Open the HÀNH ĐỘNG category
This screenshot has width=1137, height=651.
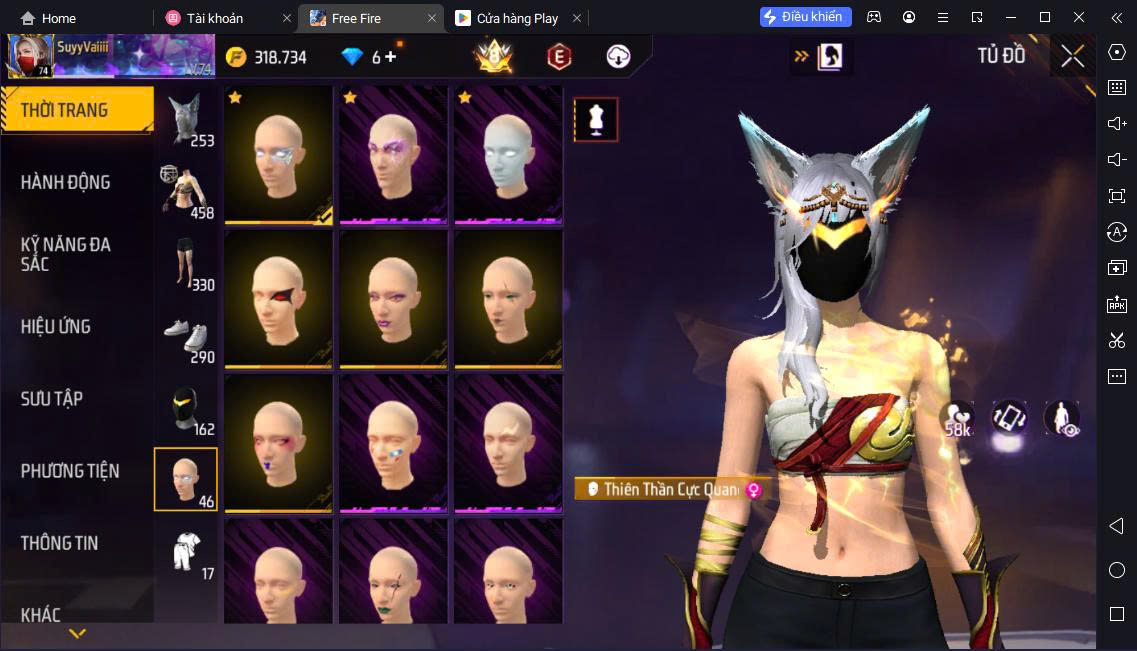point(66,182)
